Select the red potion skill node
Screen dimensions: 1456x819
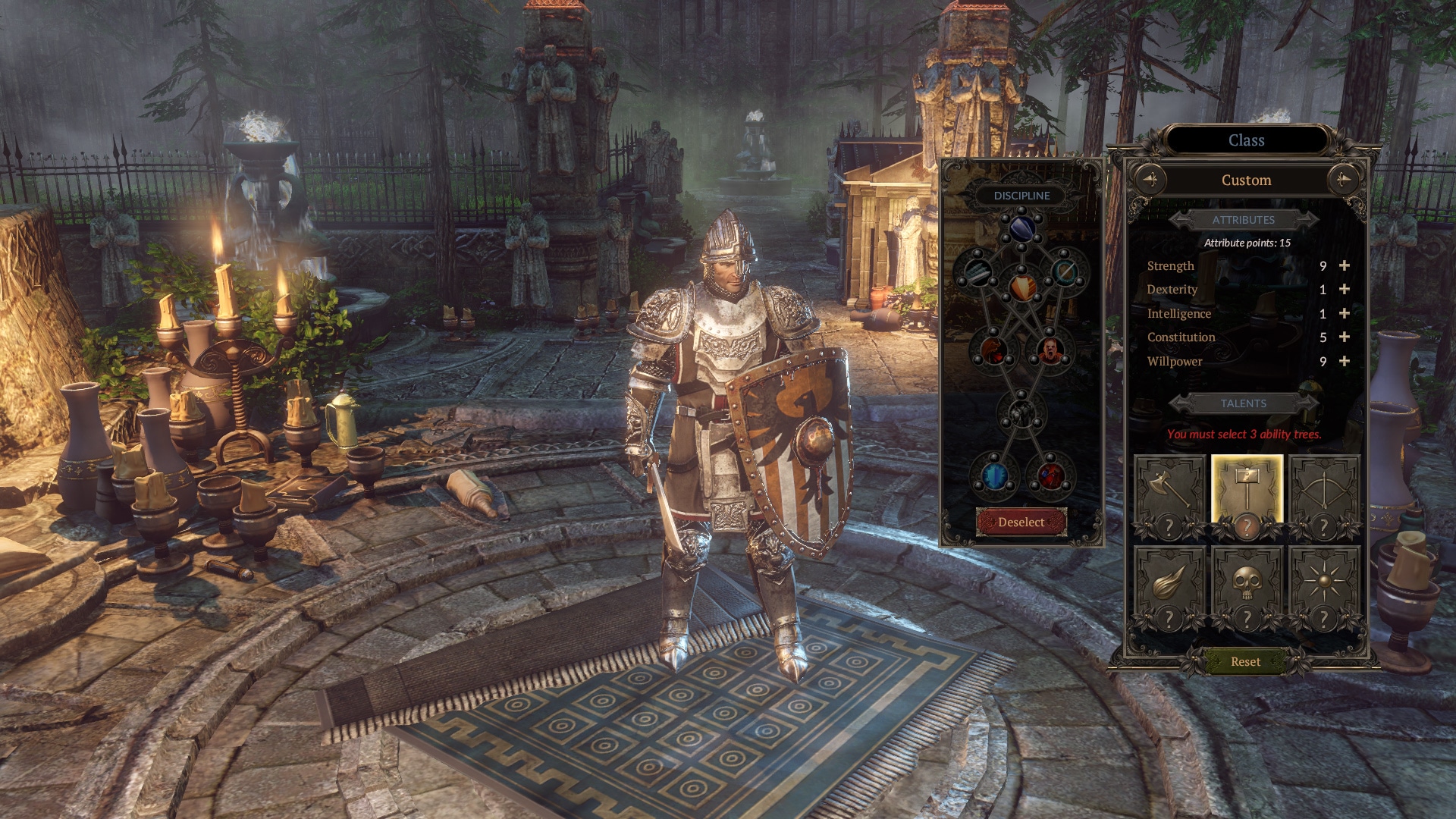(1050, 476)
